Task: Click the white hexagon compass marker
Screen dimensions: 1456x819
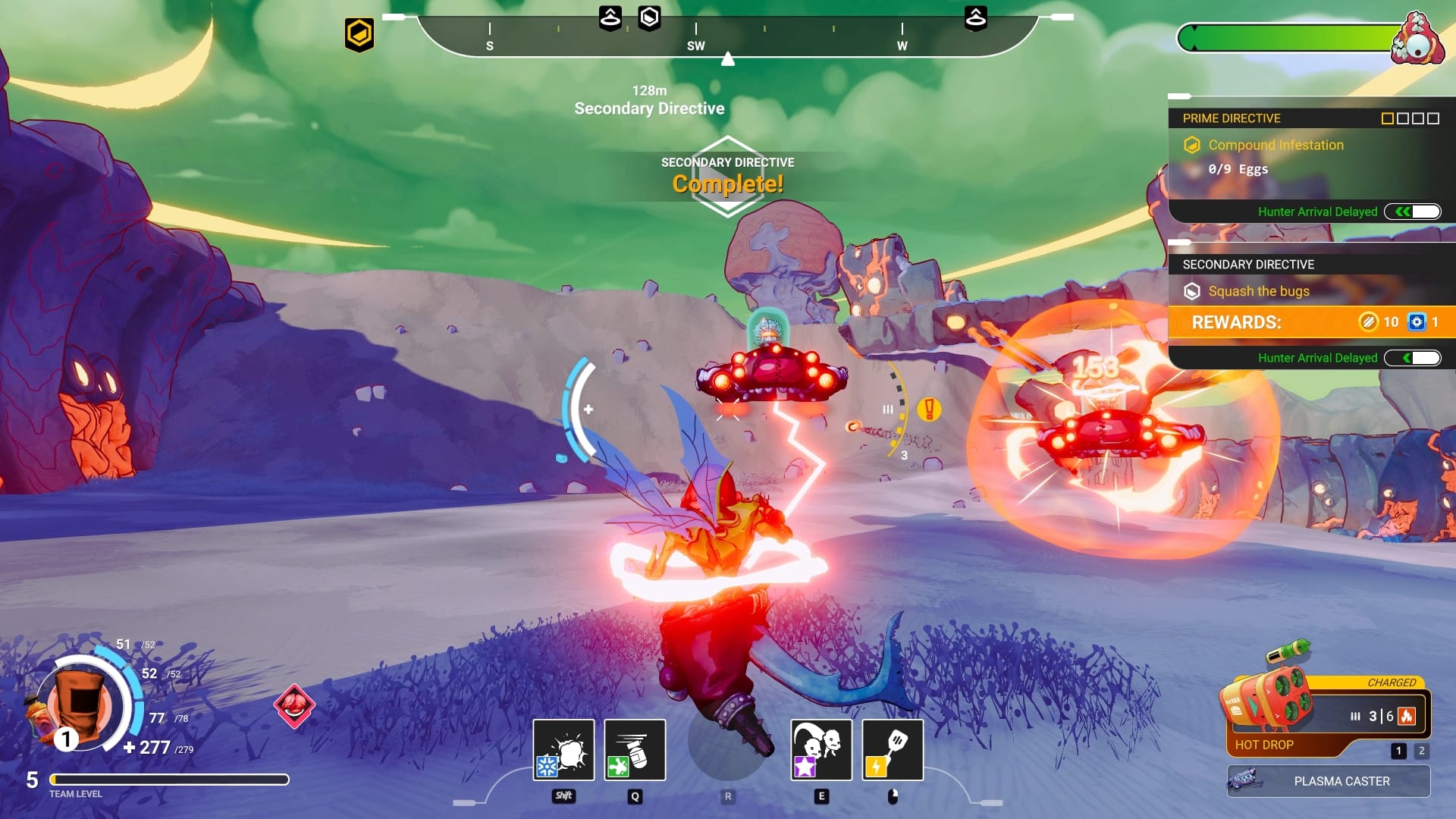Action: coord(649,17)
